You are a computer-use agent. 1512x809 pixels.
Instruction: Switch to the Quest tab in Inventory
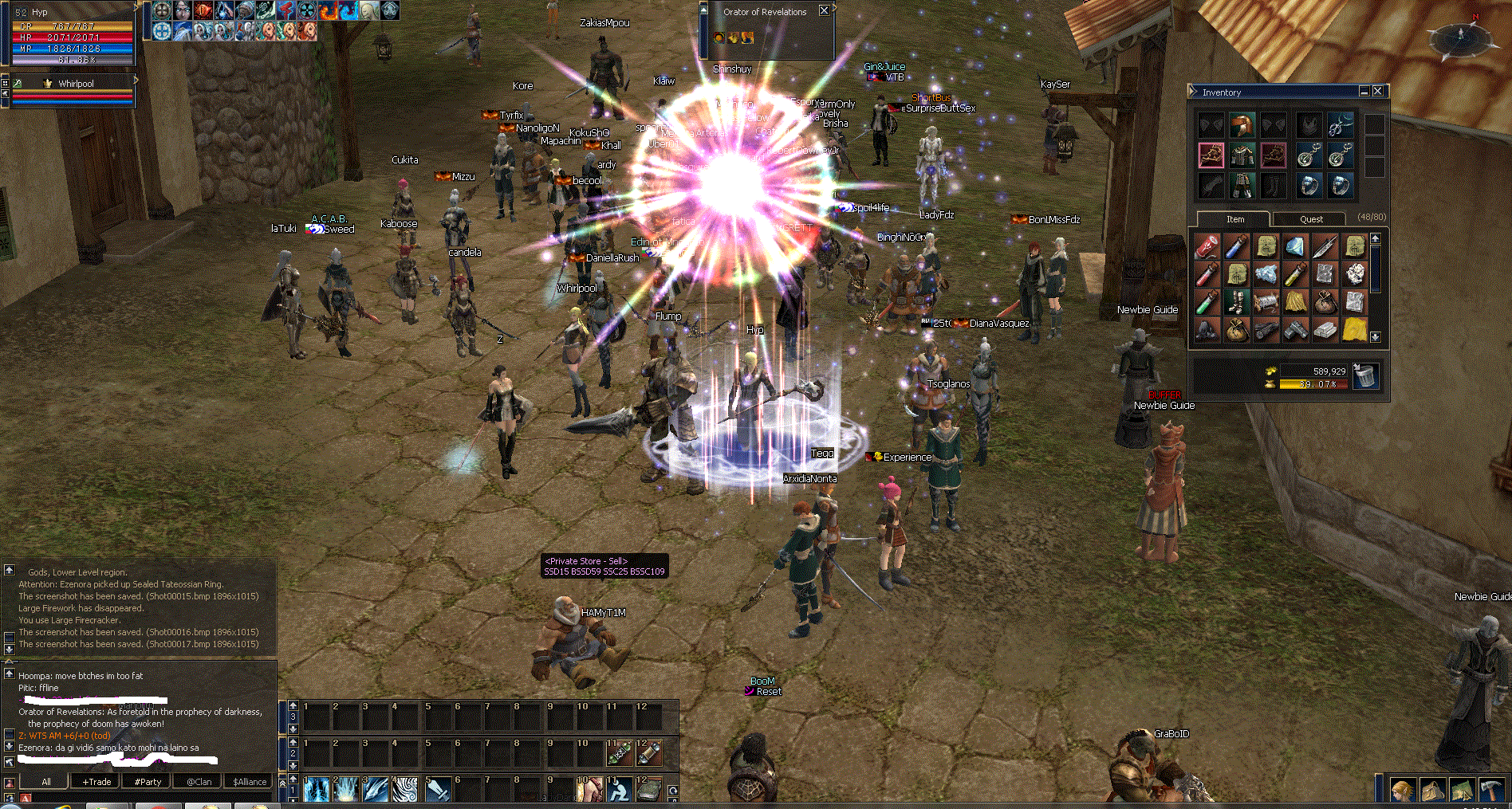point(1311,219)
